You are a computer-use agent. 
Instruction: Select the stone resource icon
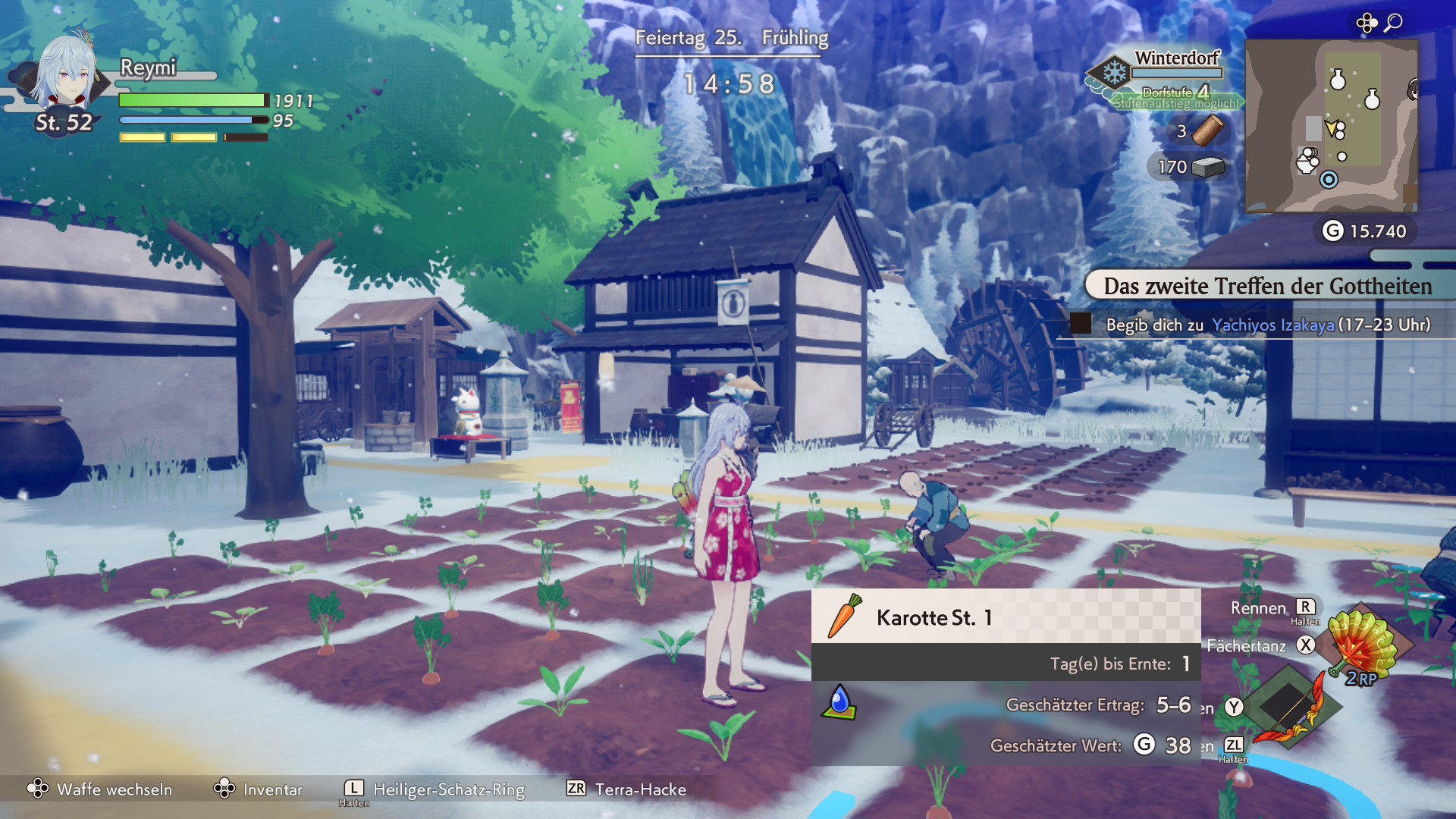1208,167
